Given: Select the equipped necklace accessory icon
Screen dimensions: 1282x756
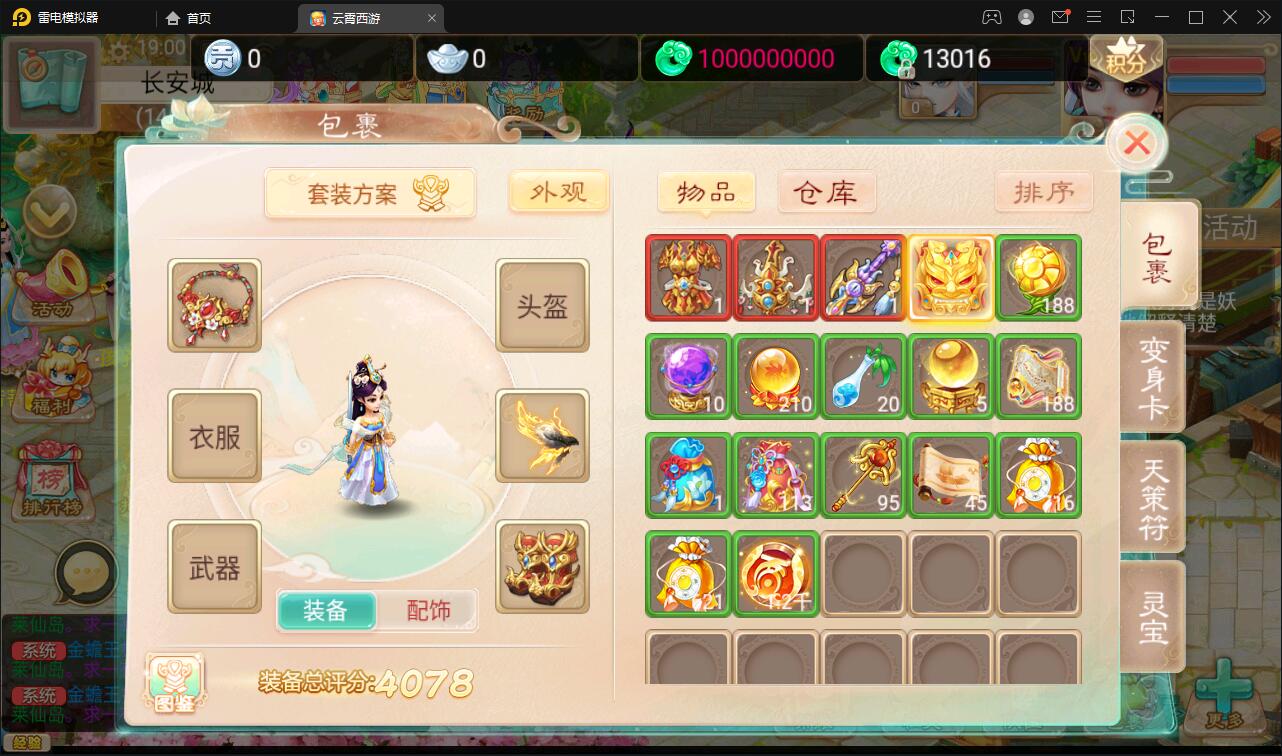Looking at the screenshot, I should [x=214, y=305].
